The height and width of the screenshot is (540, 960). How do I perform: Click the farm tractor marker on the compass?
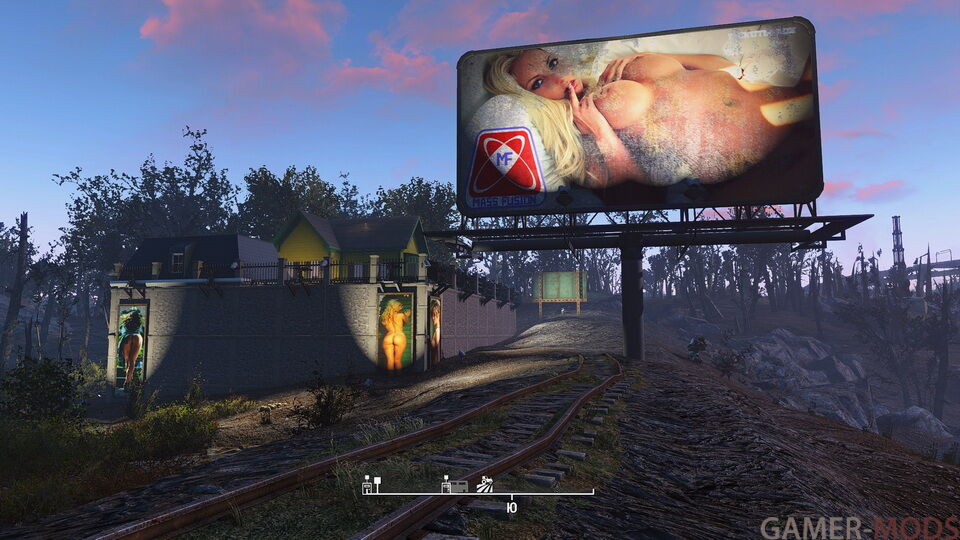pyautogui.click(x=485, y=484)
